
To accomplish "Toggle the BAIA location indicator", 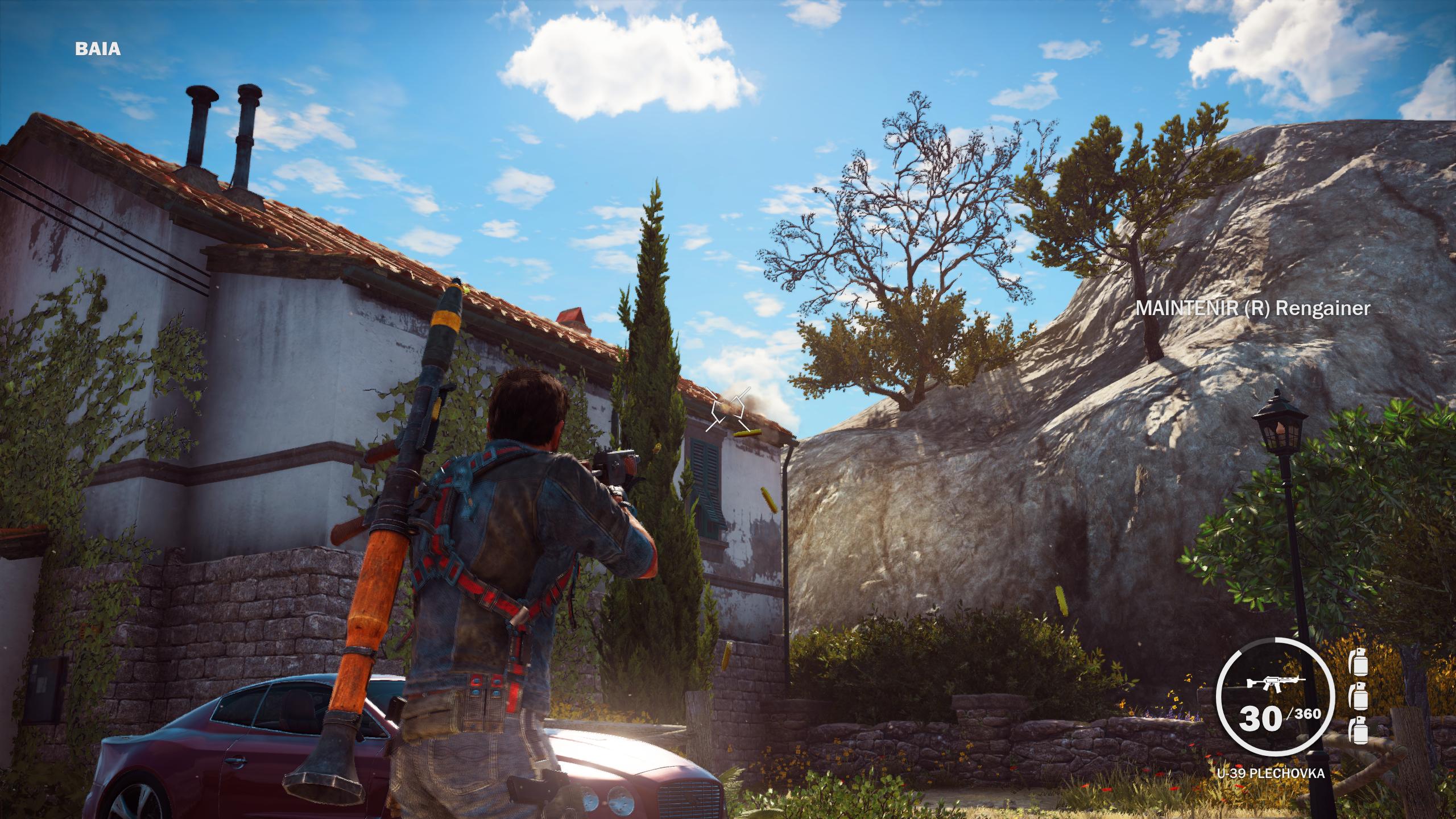I will (98, 50).
